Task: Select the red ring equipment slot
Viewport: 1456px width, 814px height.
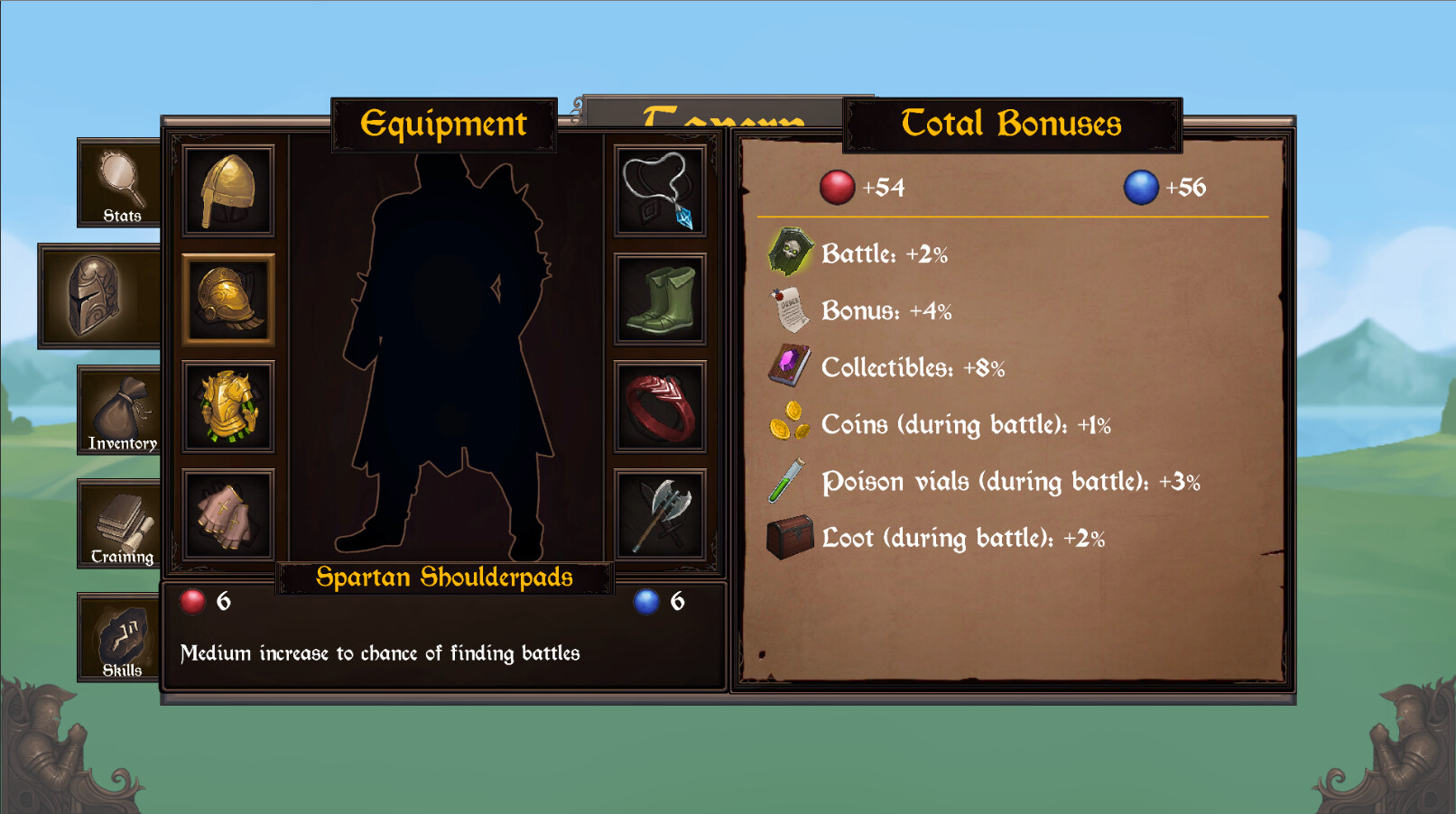Action: click(660, 408)
